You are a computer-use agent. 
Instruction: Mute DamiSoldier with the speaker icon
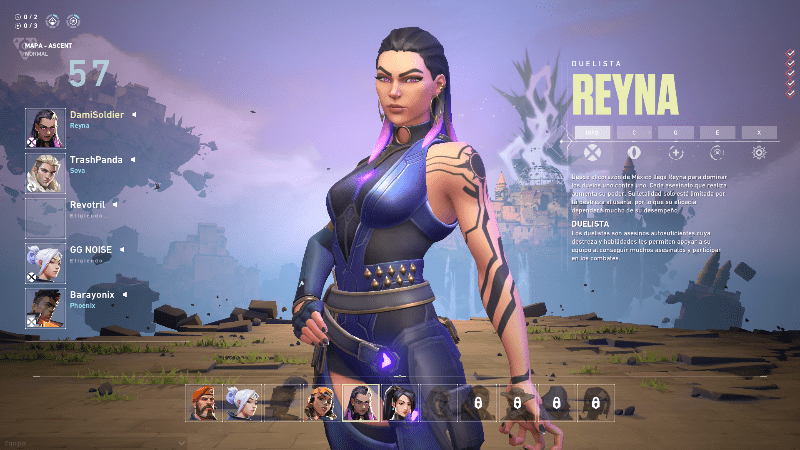click(x=134, y=115)
